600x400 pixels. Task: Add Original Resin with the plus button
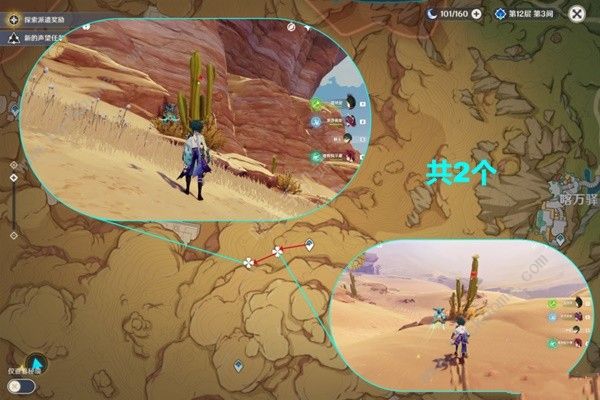[x=475, y=14]
